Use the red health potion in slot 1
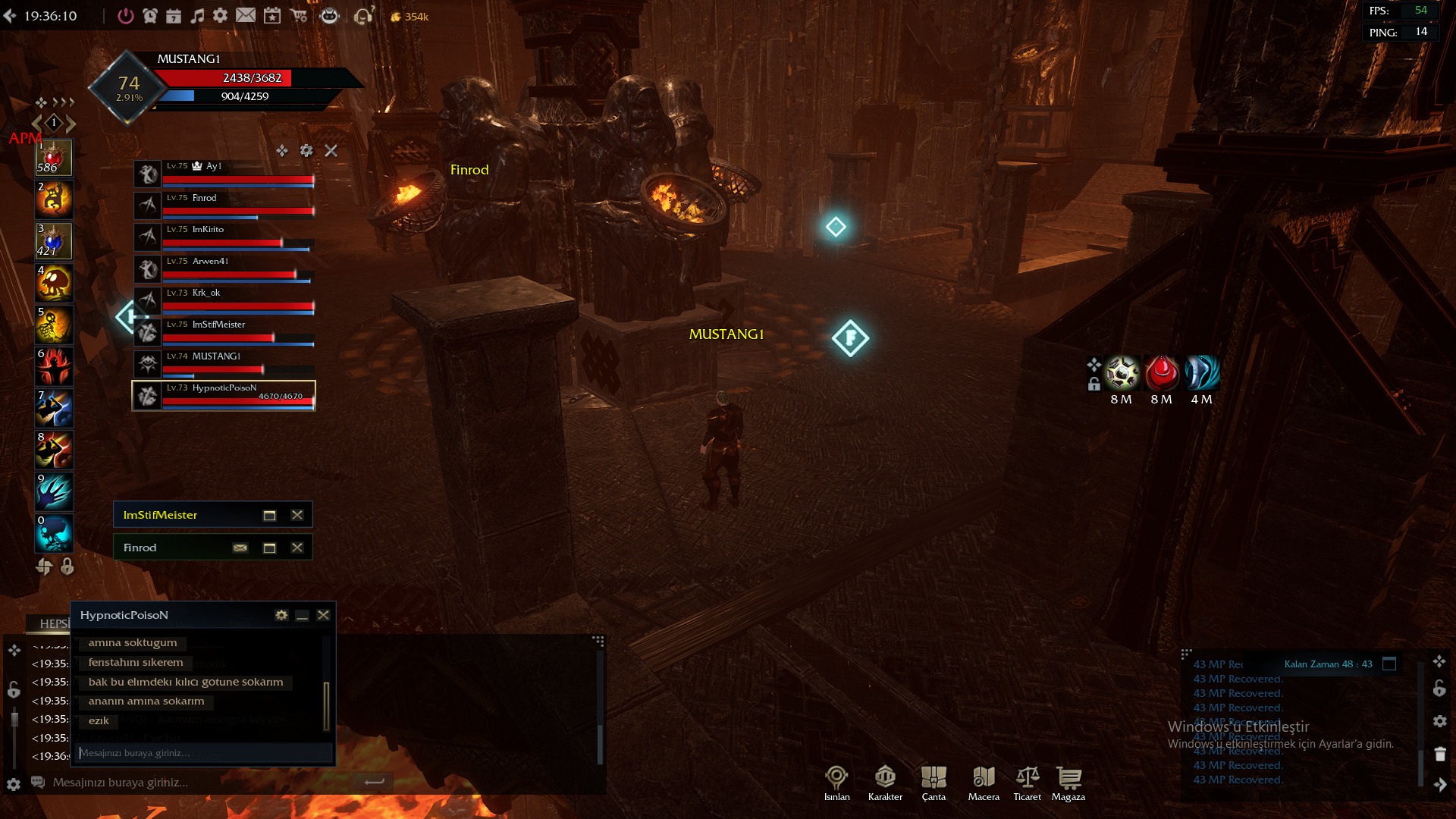The height and width of the screenshot is (819, 1456). pyautogui.click(x=54, y=158)
